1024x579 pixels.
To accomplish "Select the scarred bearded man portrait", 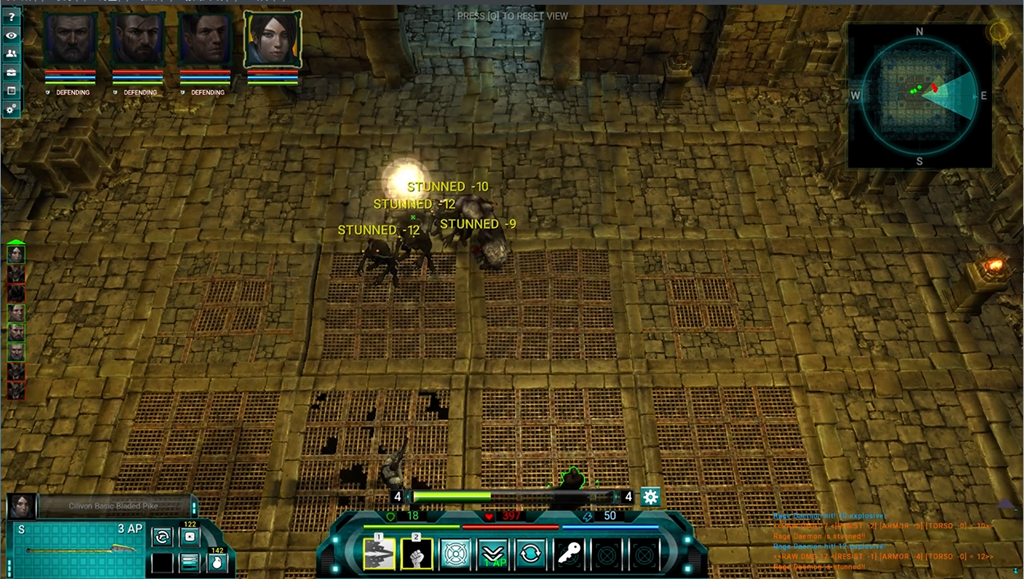I will click(x=137, y=40).
